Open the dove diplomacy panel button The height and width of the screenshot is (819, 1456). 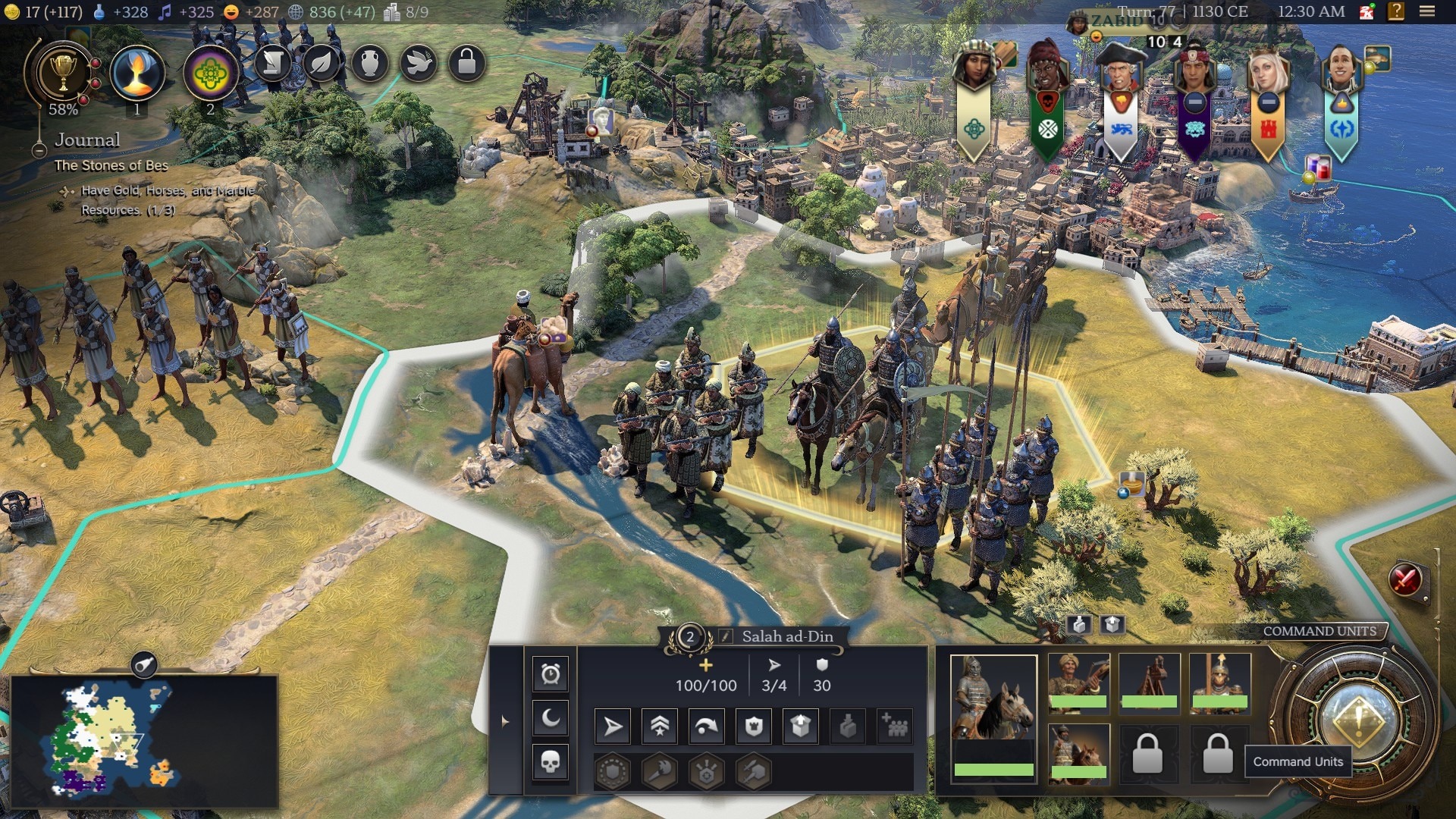point(418,64)
